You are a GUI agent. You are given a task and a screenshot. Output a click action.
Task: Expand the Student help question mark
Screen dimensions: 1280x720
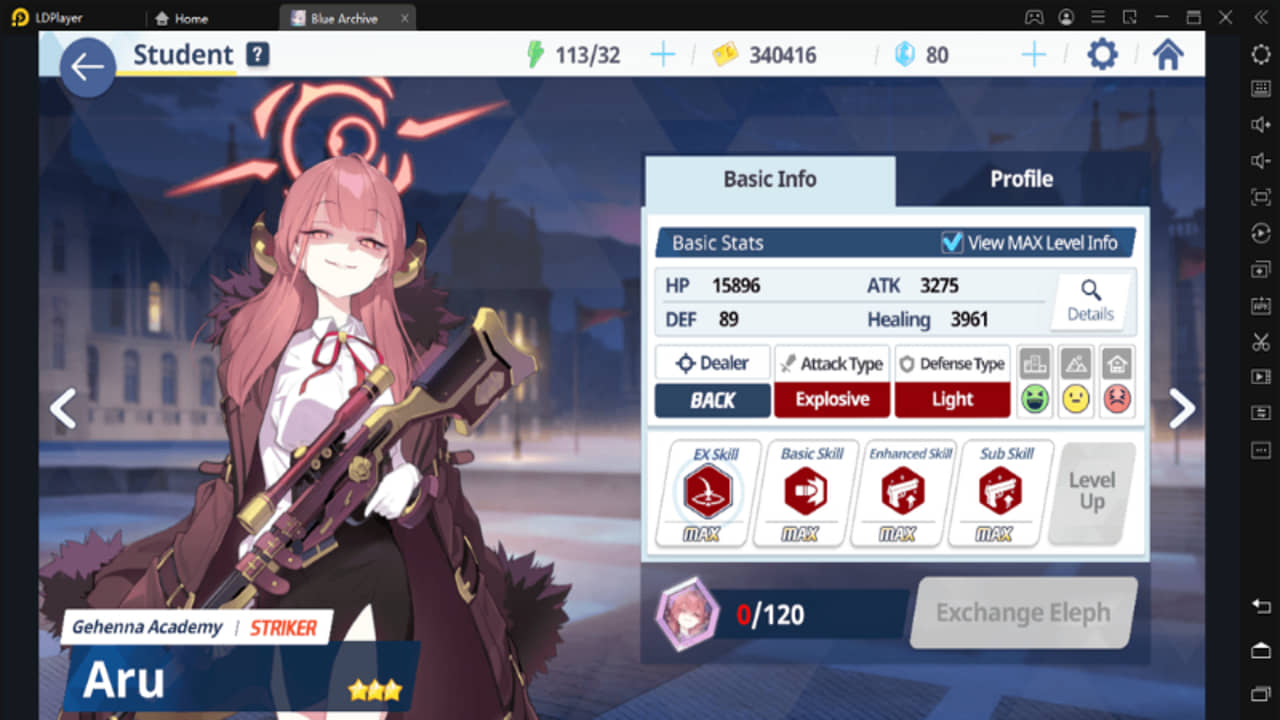[257, 56]
